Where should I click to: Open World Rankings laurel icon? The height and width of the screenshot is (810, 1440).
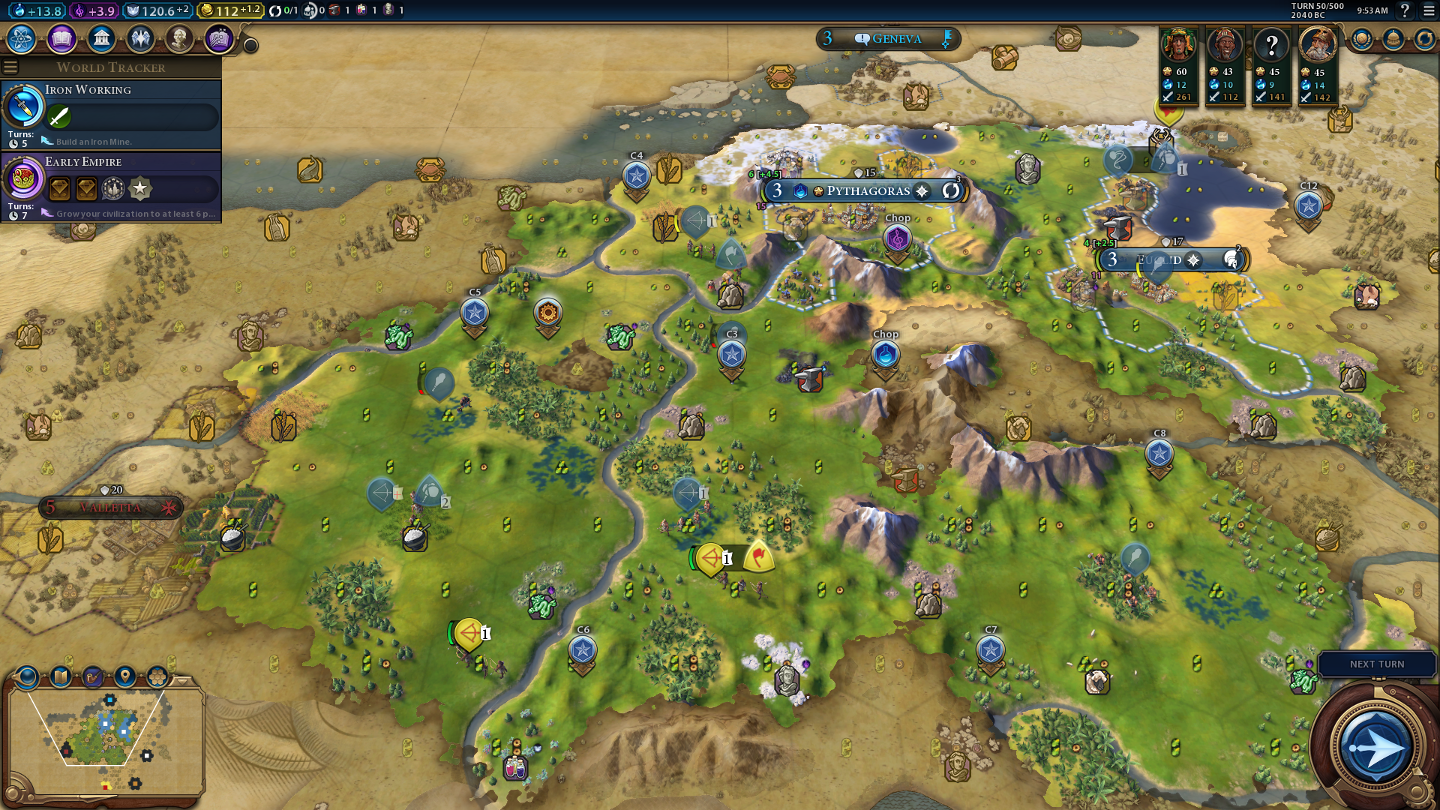tap(1362, 39)
